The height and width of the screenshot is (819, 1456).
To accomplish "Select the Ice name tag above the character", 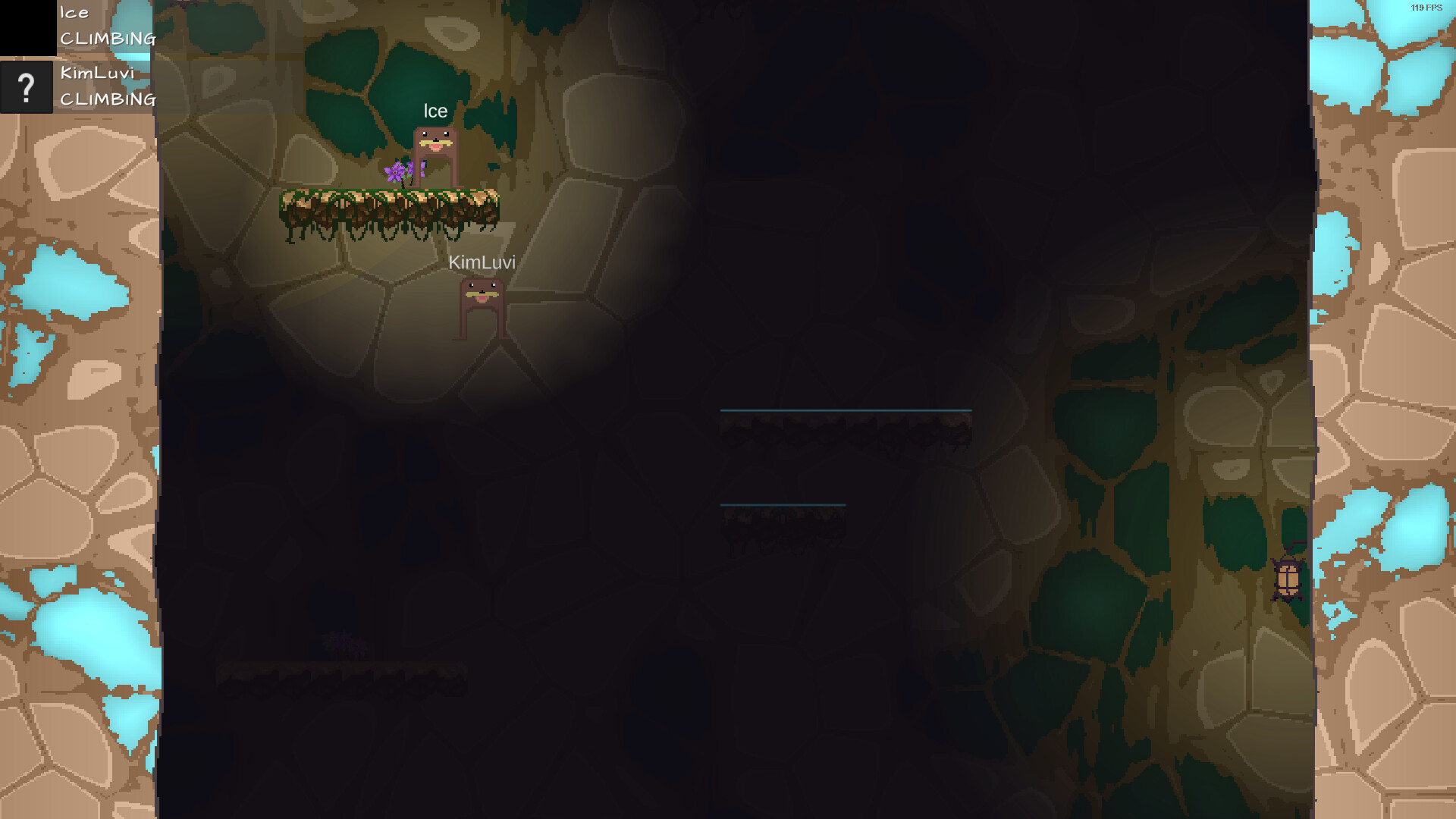I will 434,111.
